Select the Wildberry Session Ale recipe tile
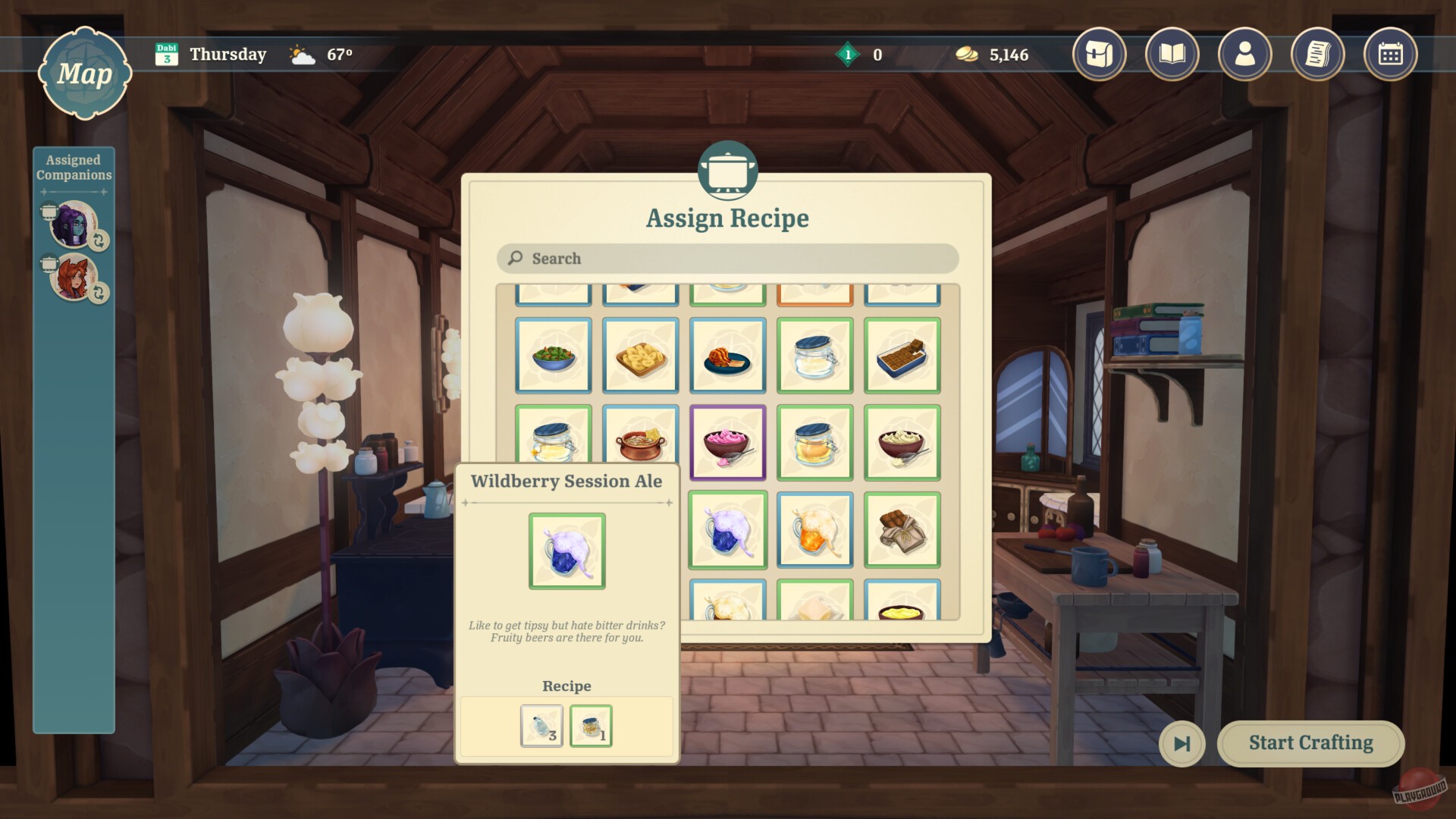This screenshot has height=819, width=1456. [727, 531]
